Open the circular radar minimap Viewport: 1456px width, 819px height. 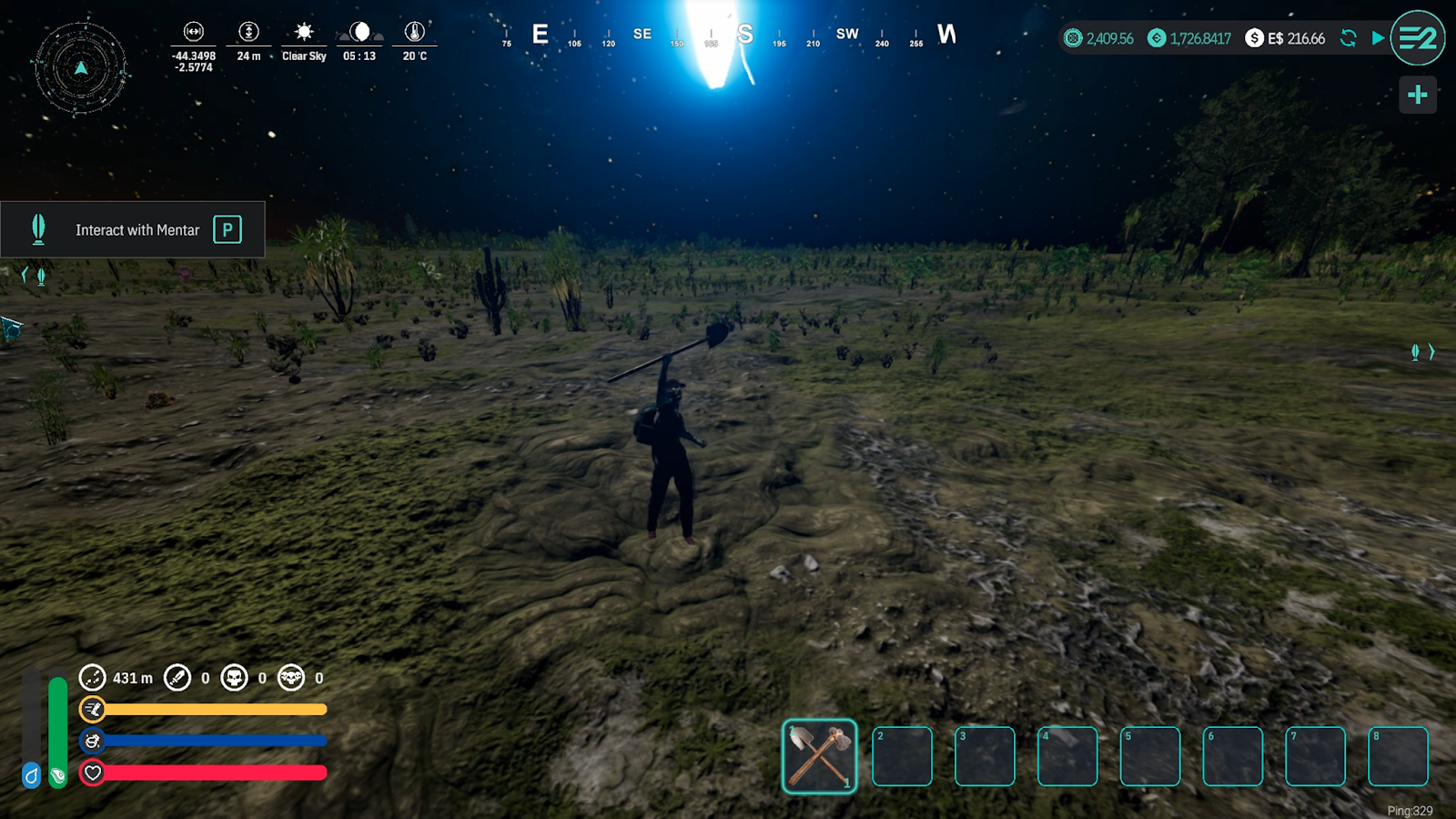(x=81, y=68)
